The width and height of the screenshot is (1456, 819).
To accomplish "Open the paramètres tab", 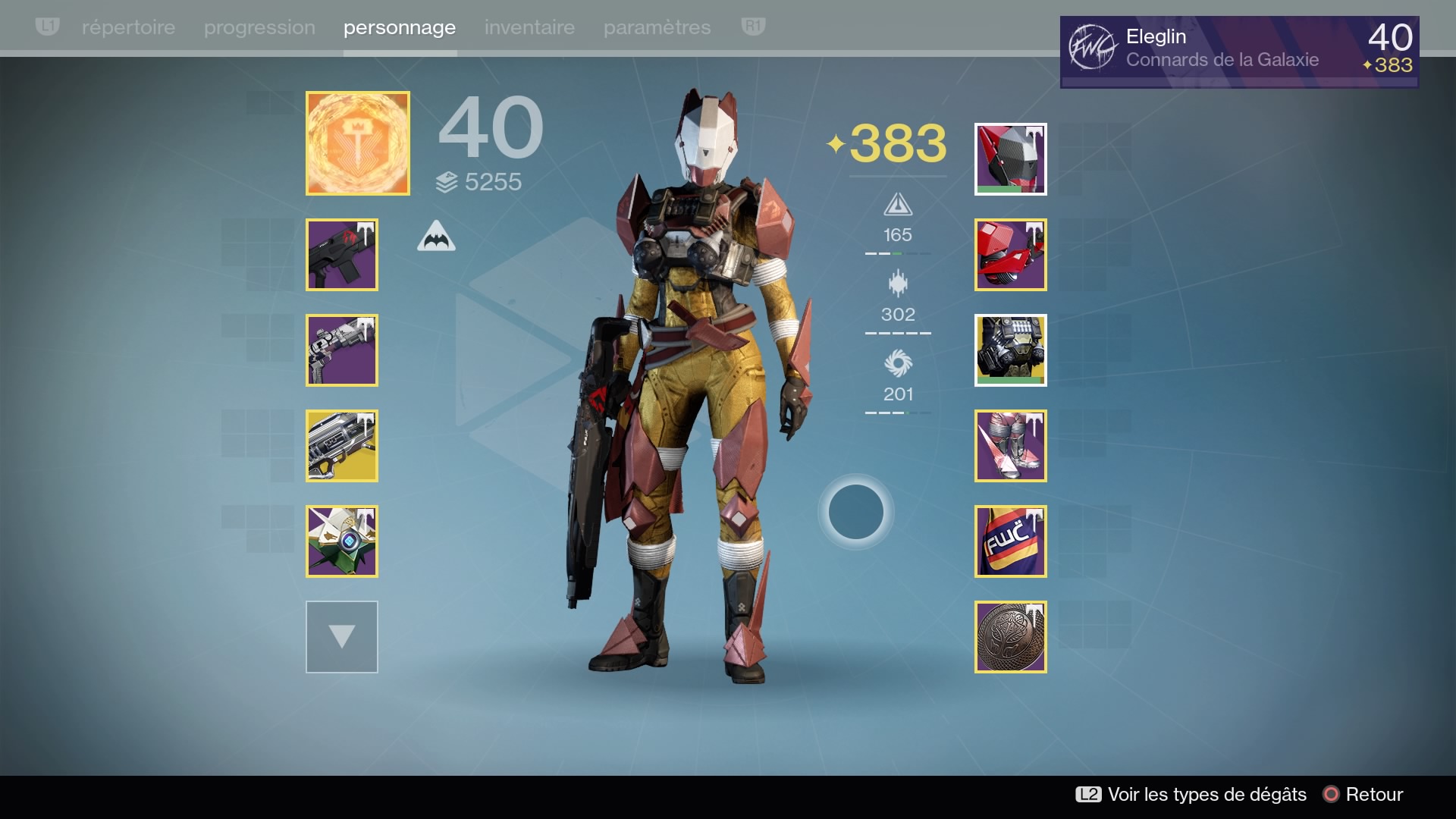I will pos(657,27).
